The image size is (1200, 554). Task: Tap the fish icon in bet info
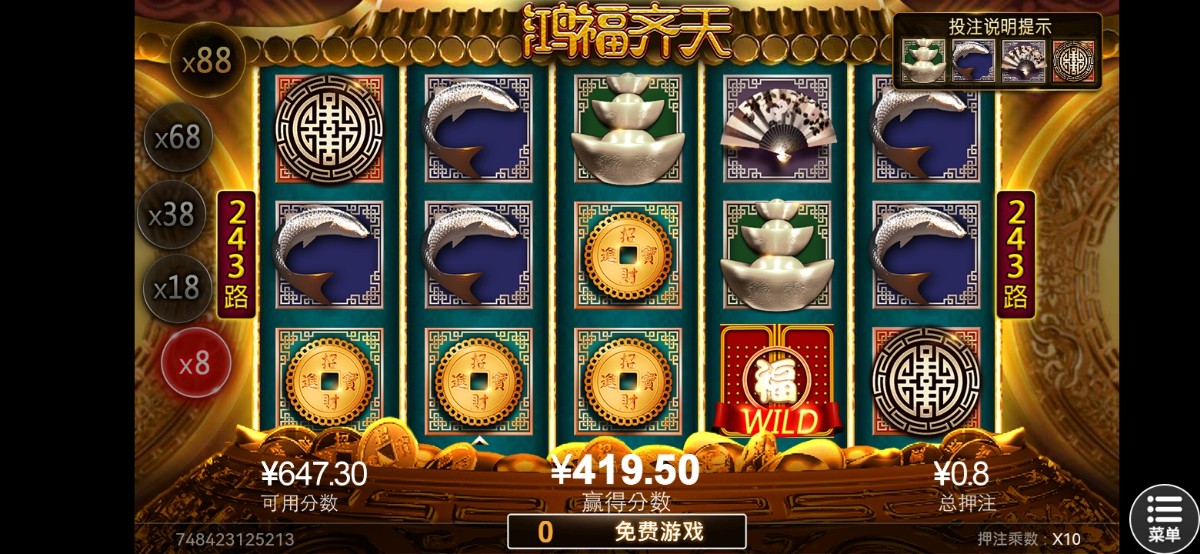tap(973, 62)
